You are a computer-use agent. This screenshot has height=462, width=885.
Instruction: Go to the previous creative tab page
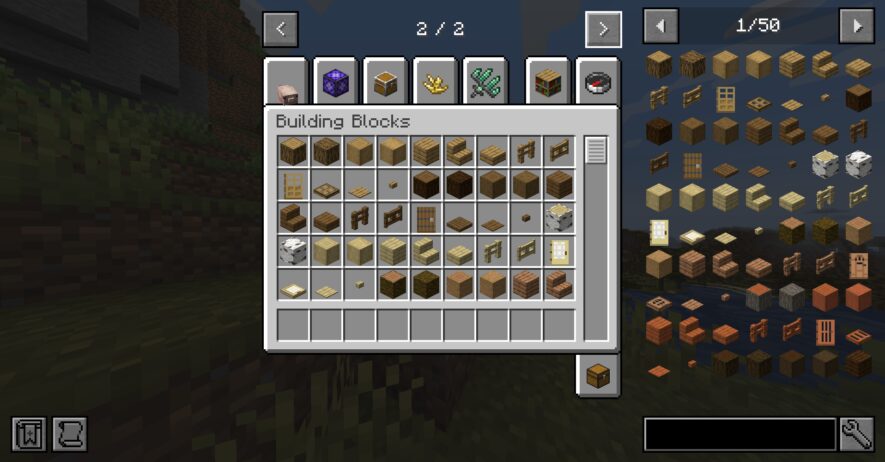(280, 29)
